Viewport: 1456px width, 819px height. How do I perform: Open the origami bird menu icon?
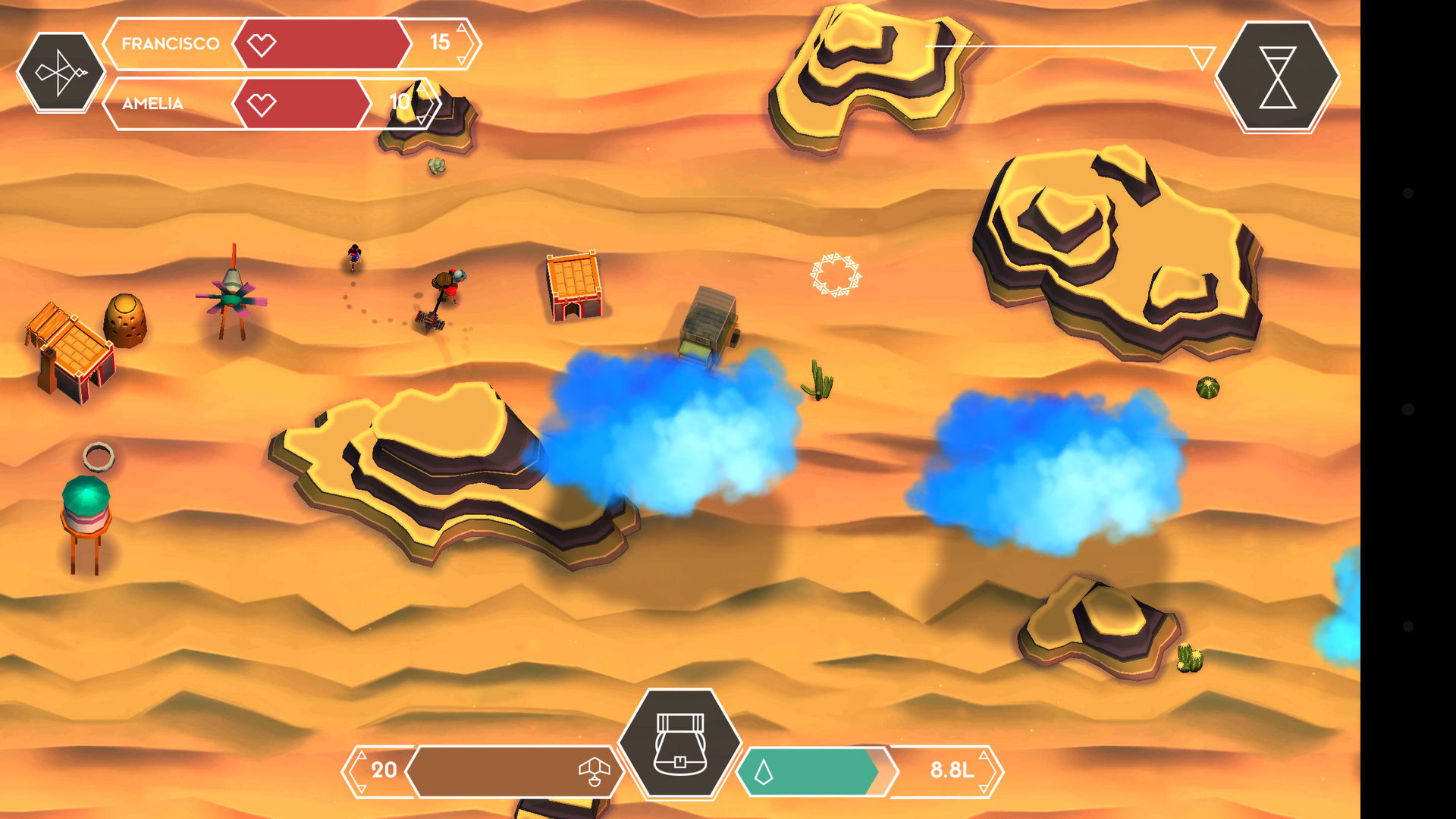61,73
